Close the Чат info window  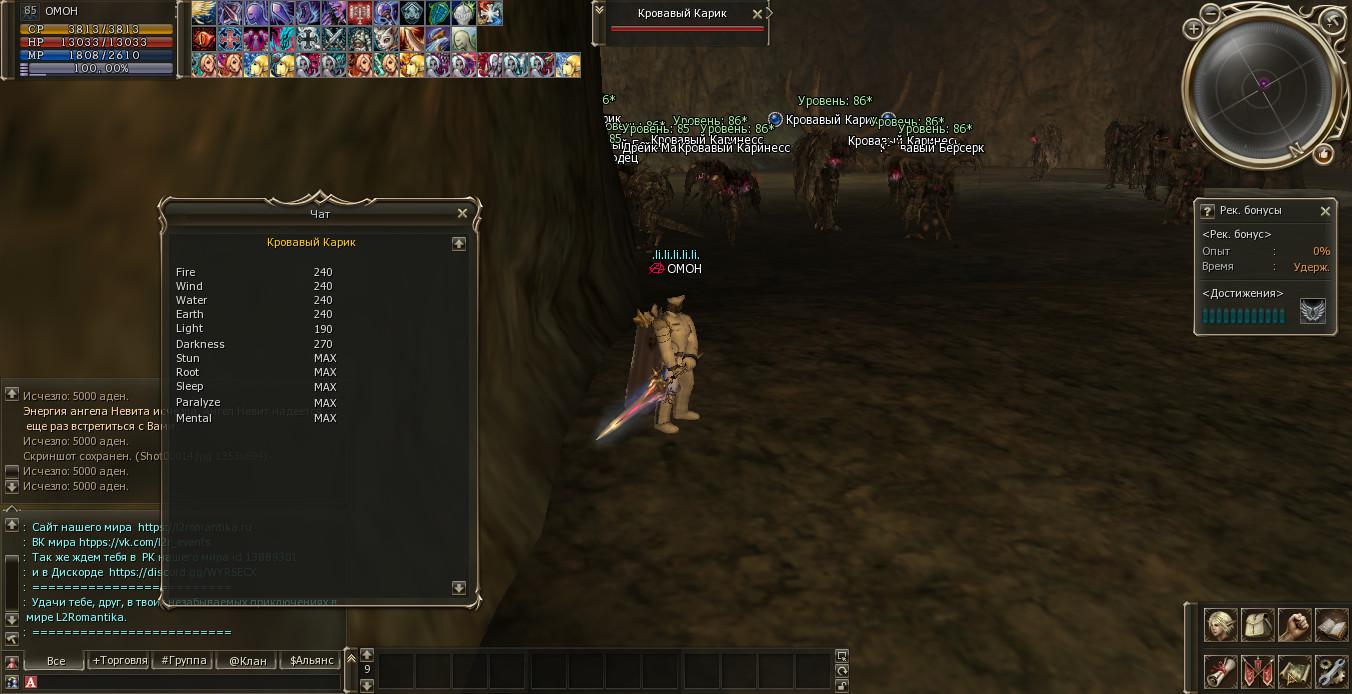[x=462, y=213]
